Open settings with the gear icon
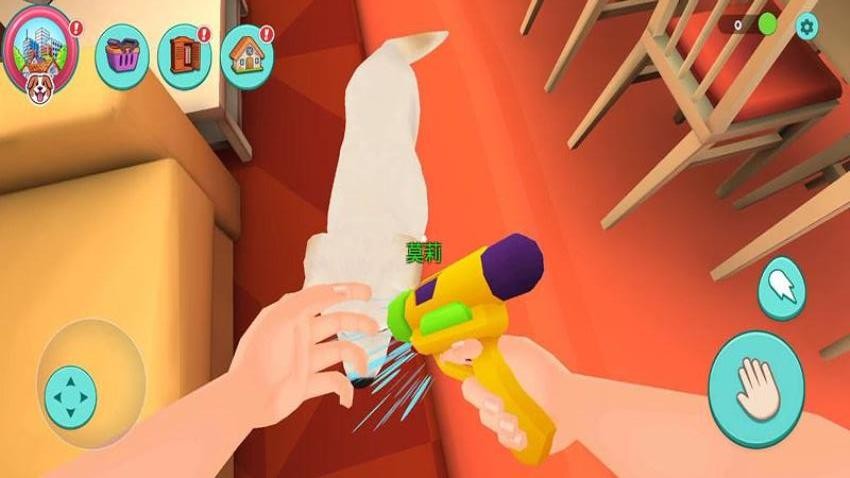This screenshot has height=478, width=850. point(807,27)
